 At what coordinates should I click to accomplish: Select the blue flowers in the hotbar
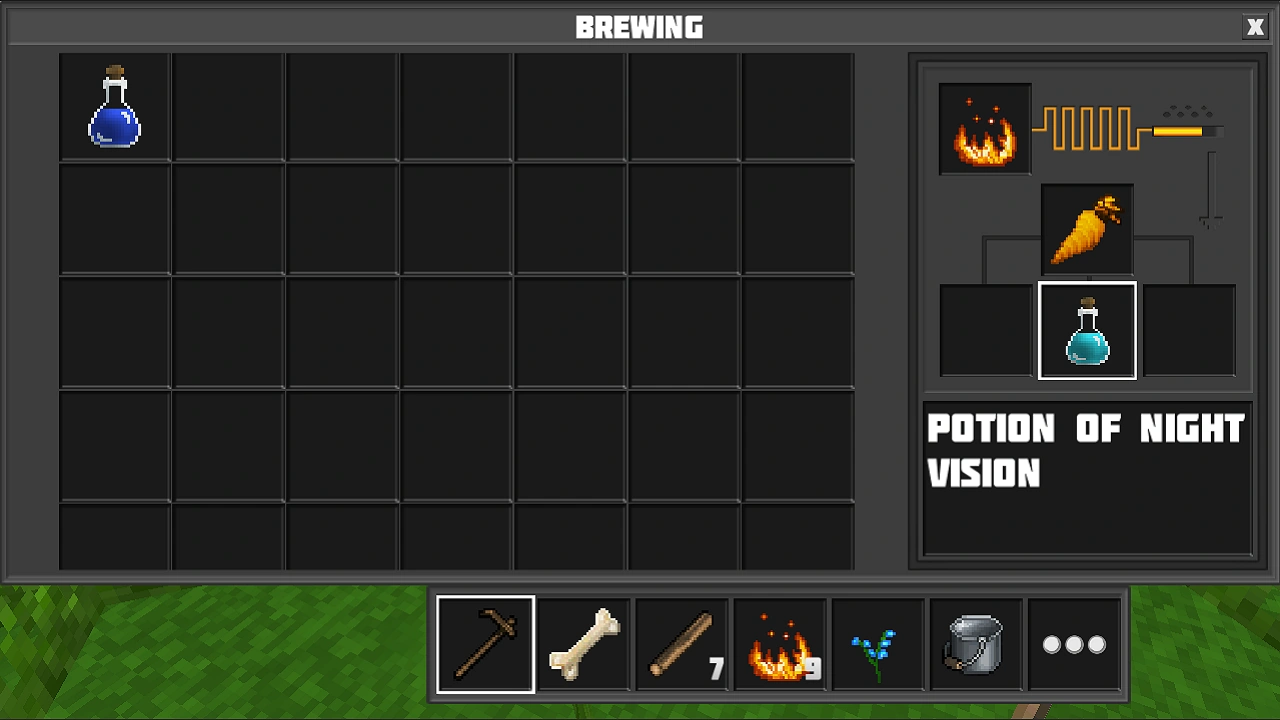point(877,643)
